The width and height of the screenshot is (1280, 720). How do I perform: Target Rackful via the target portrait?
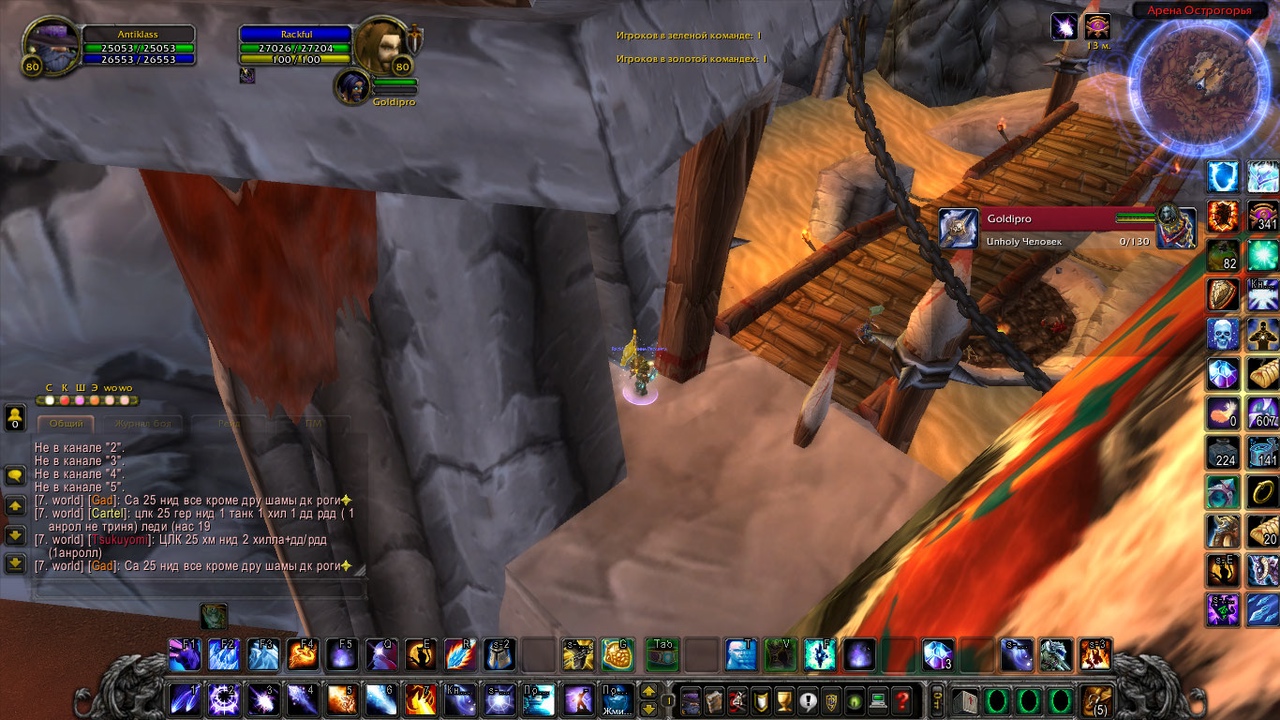point(380,45)
